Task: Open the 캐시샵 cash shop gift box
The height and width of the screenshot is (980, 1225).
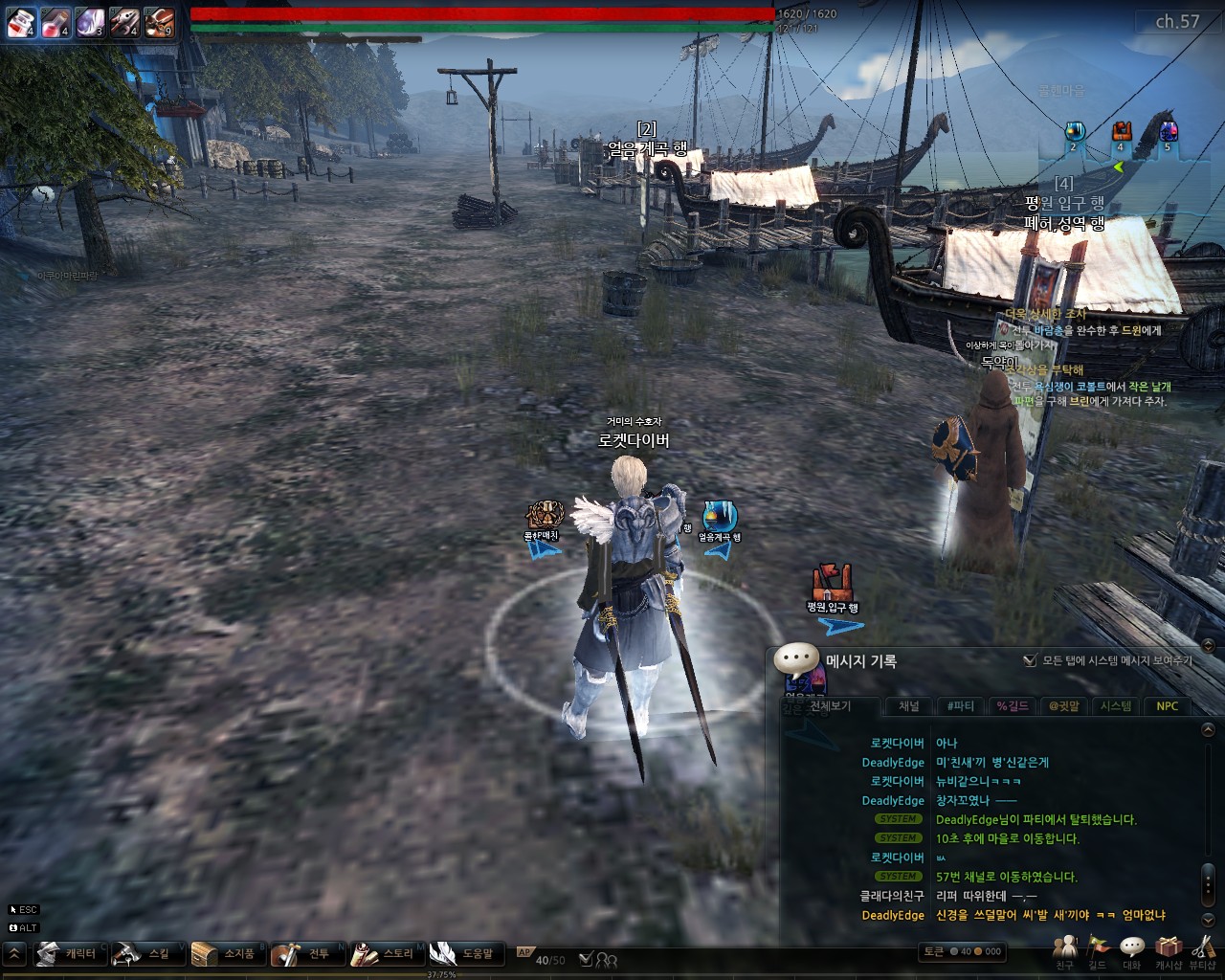Action: tap(1168, 948)
